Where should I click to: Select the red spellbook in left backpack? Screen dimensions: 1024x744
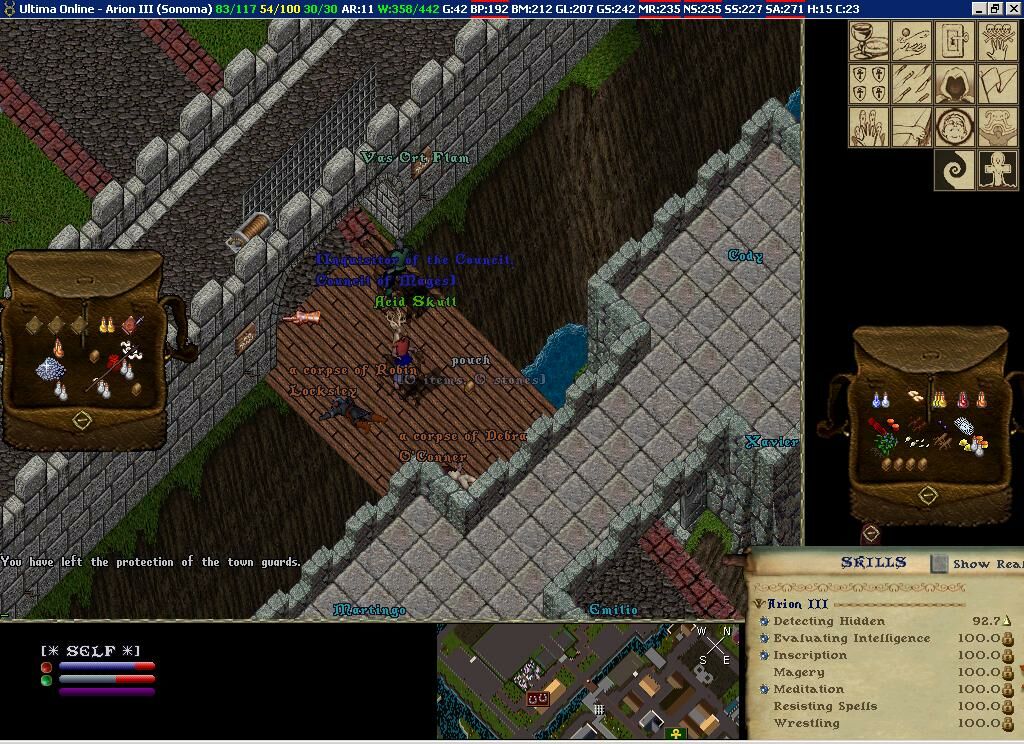132,324
